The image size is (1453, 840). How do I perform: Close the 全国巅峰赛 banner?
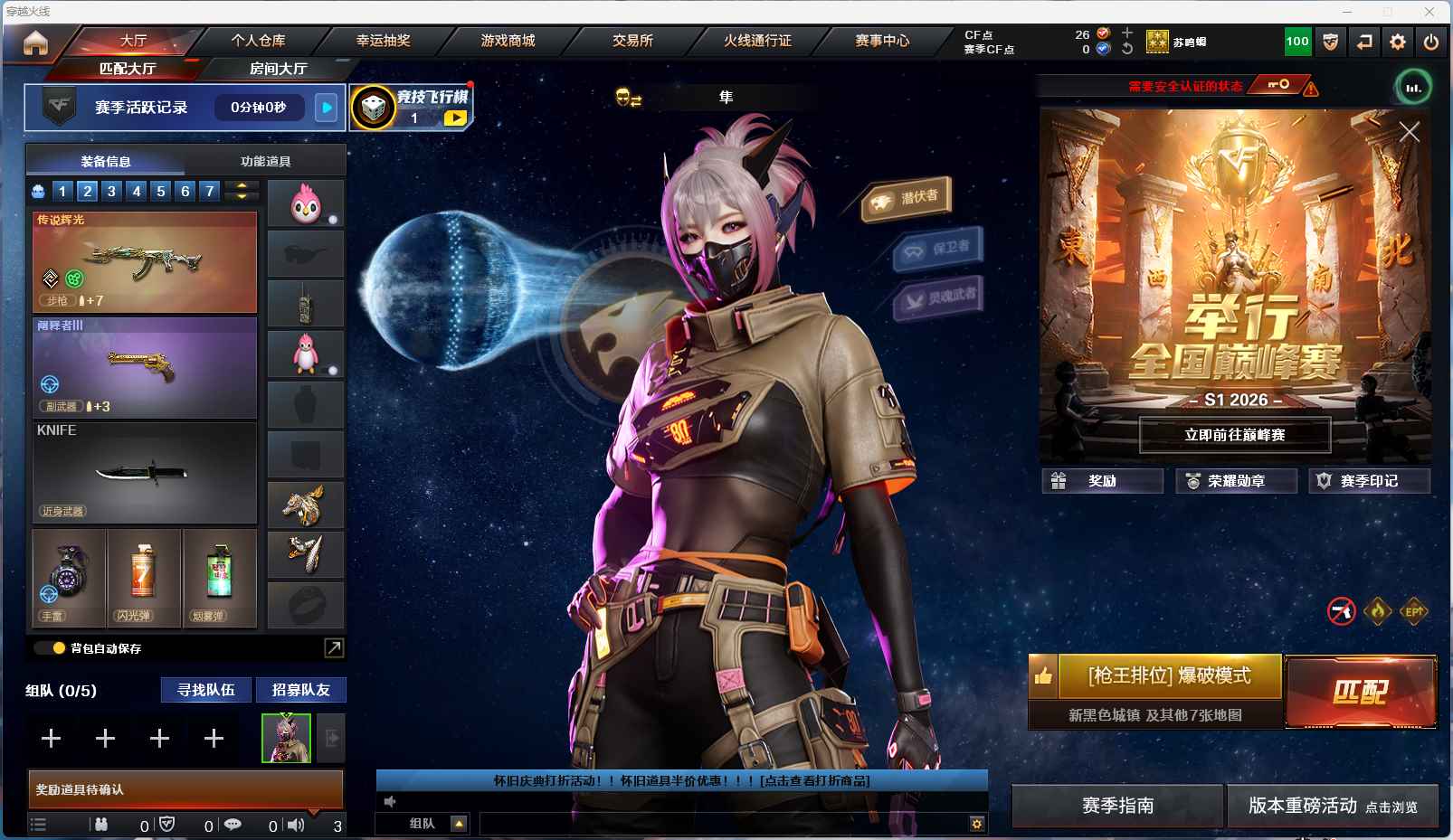point(1409,133)
